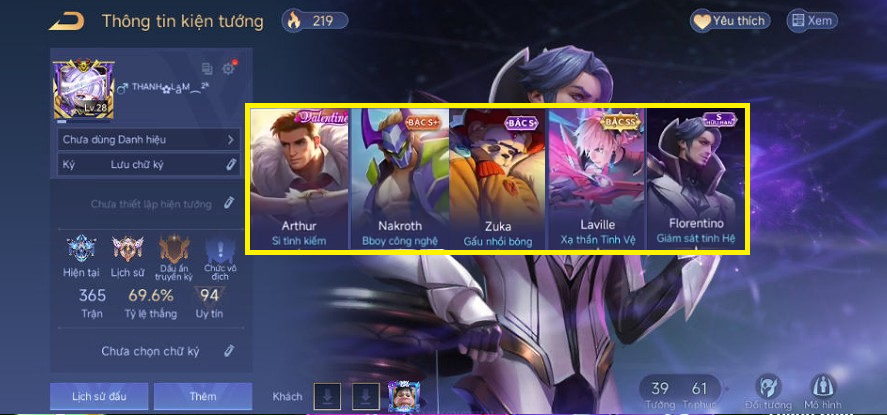Open the Chưa dùng Danh hiệu title row

point(148,140)
